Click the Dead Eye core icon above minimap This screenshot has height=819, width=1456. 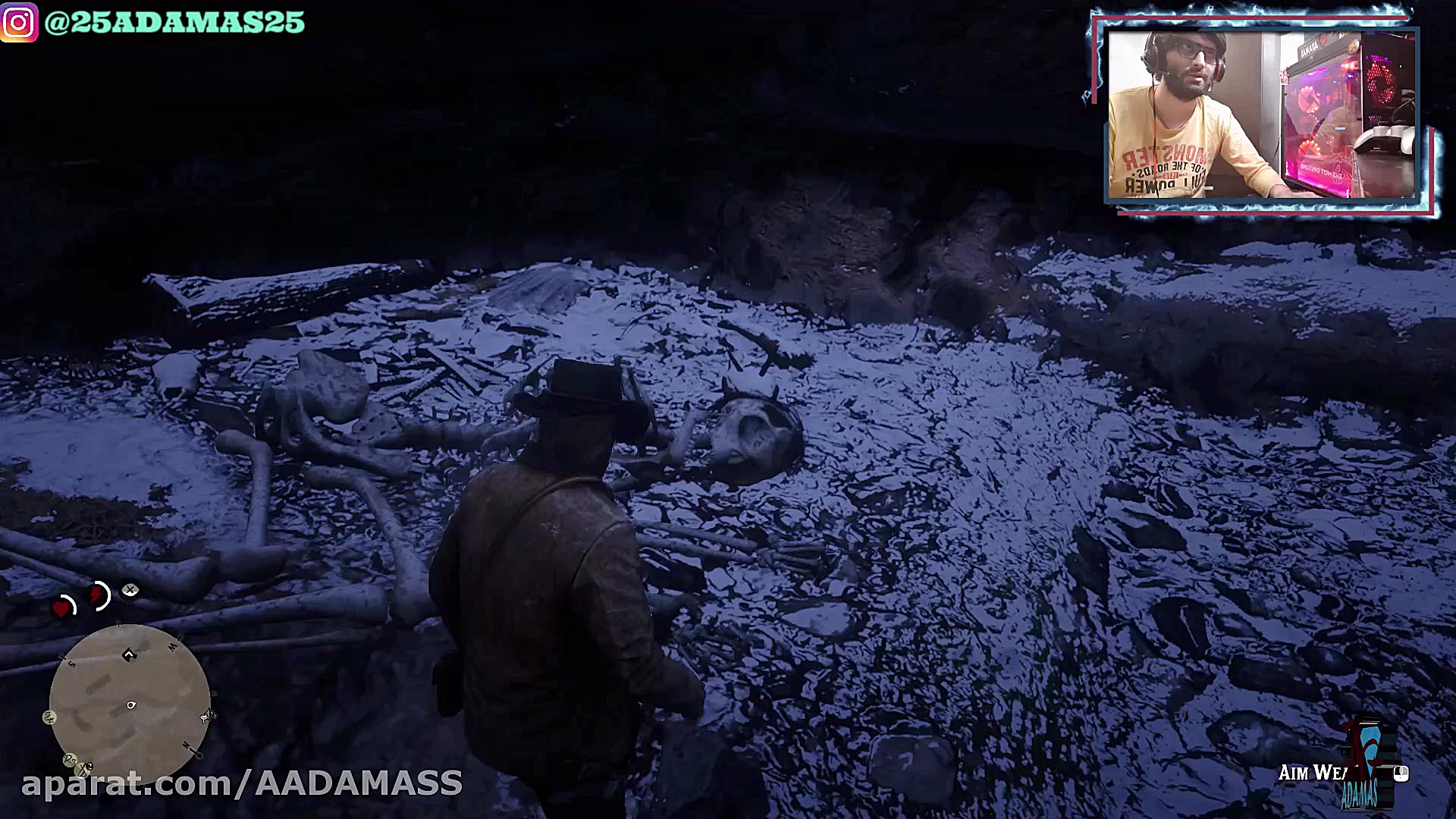[129, 591]
